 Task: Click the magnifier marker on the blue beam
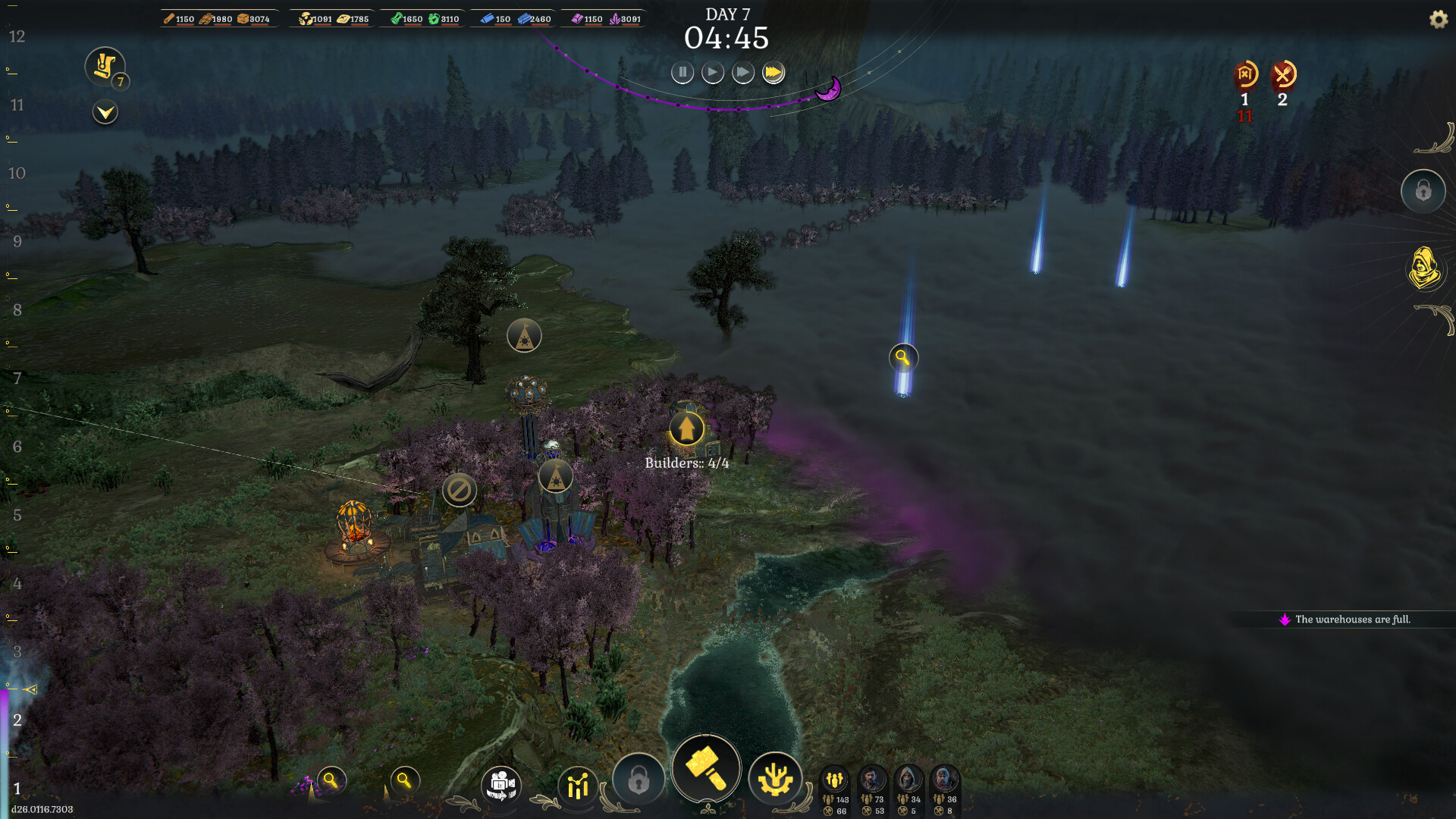click(902, 357)
